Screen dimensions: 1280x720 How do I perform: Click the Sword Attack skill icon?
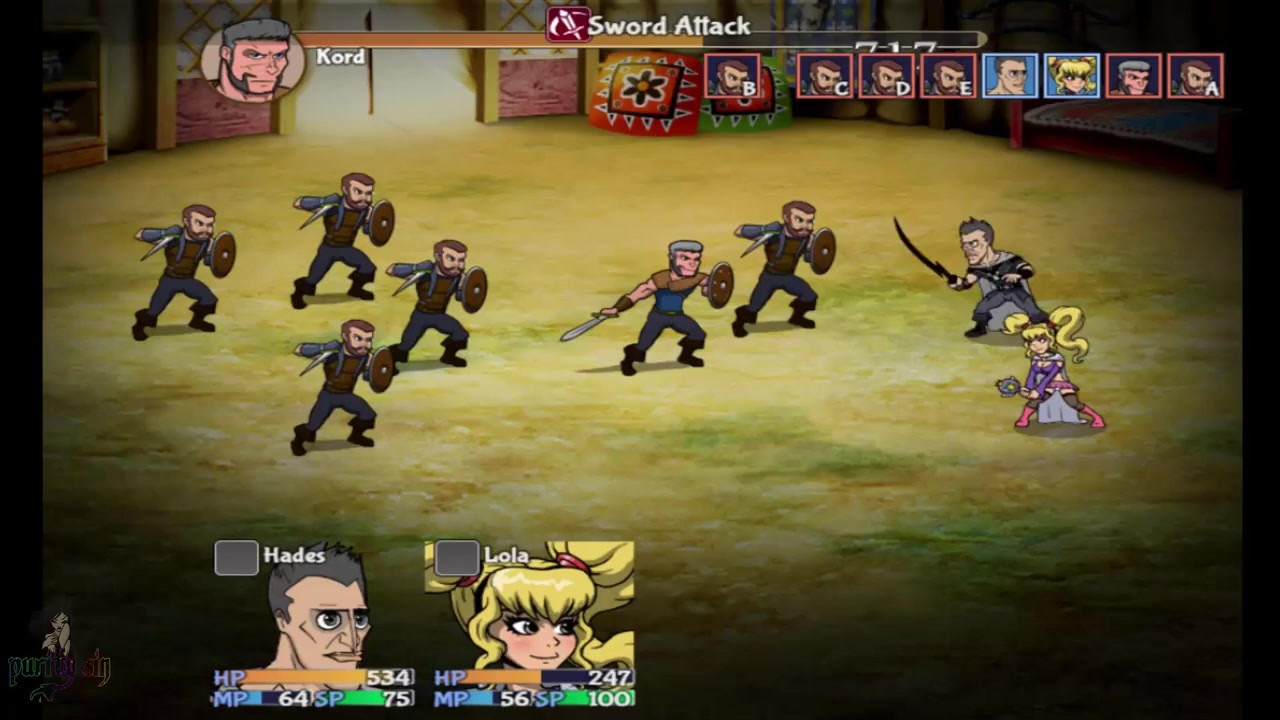pyautogui.click(x=567, y=24)
